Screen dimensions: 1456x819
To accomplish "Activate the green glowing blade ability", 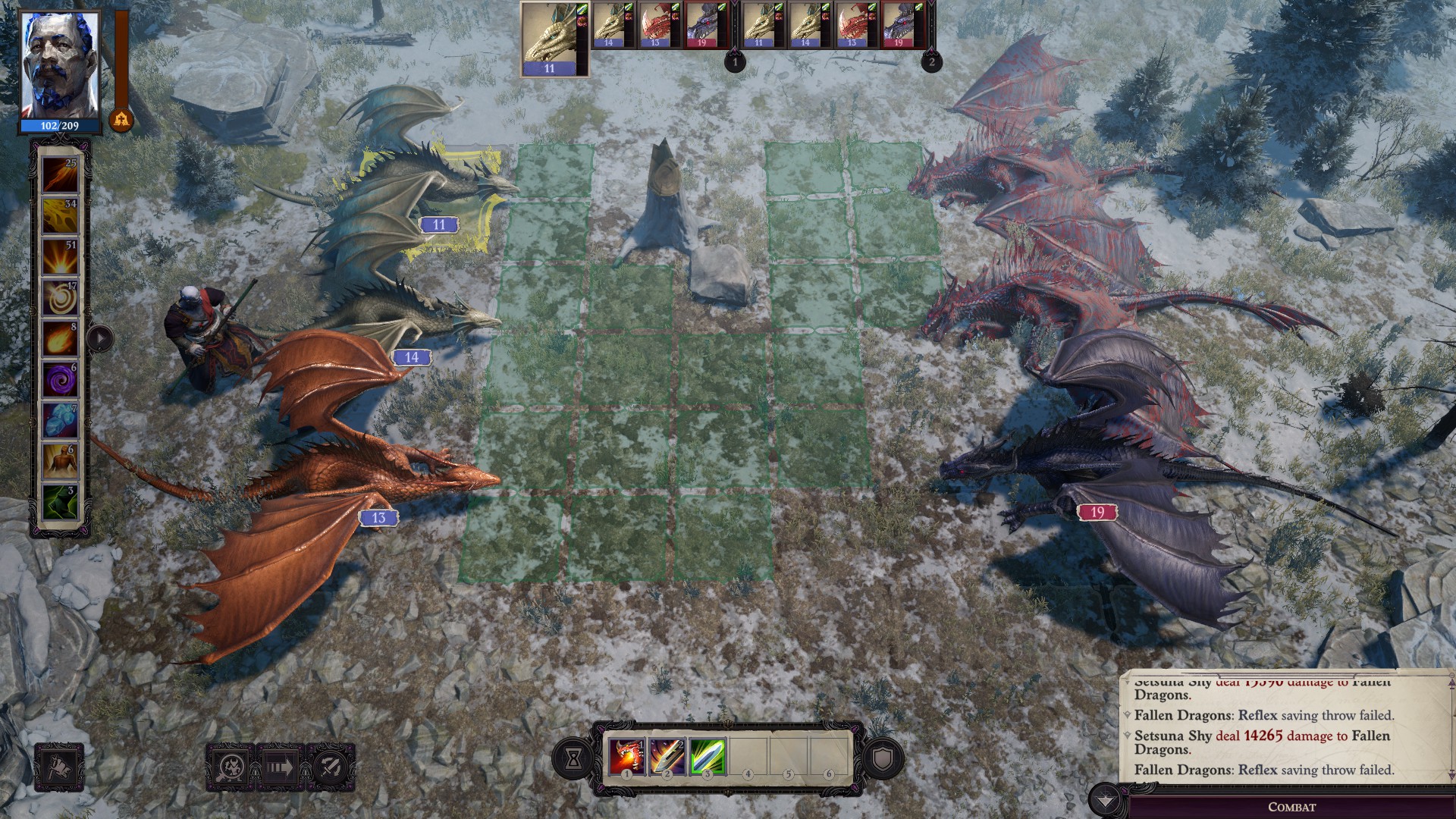I will 708,756.
